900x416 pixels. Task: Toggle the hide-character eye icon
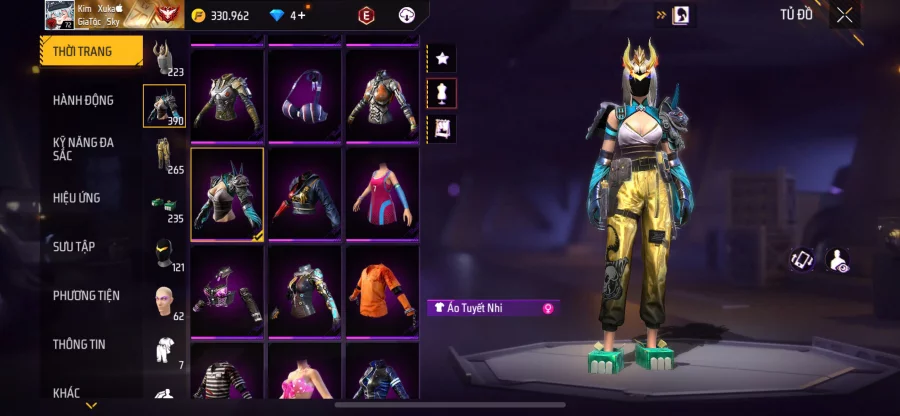coord(840,260)
